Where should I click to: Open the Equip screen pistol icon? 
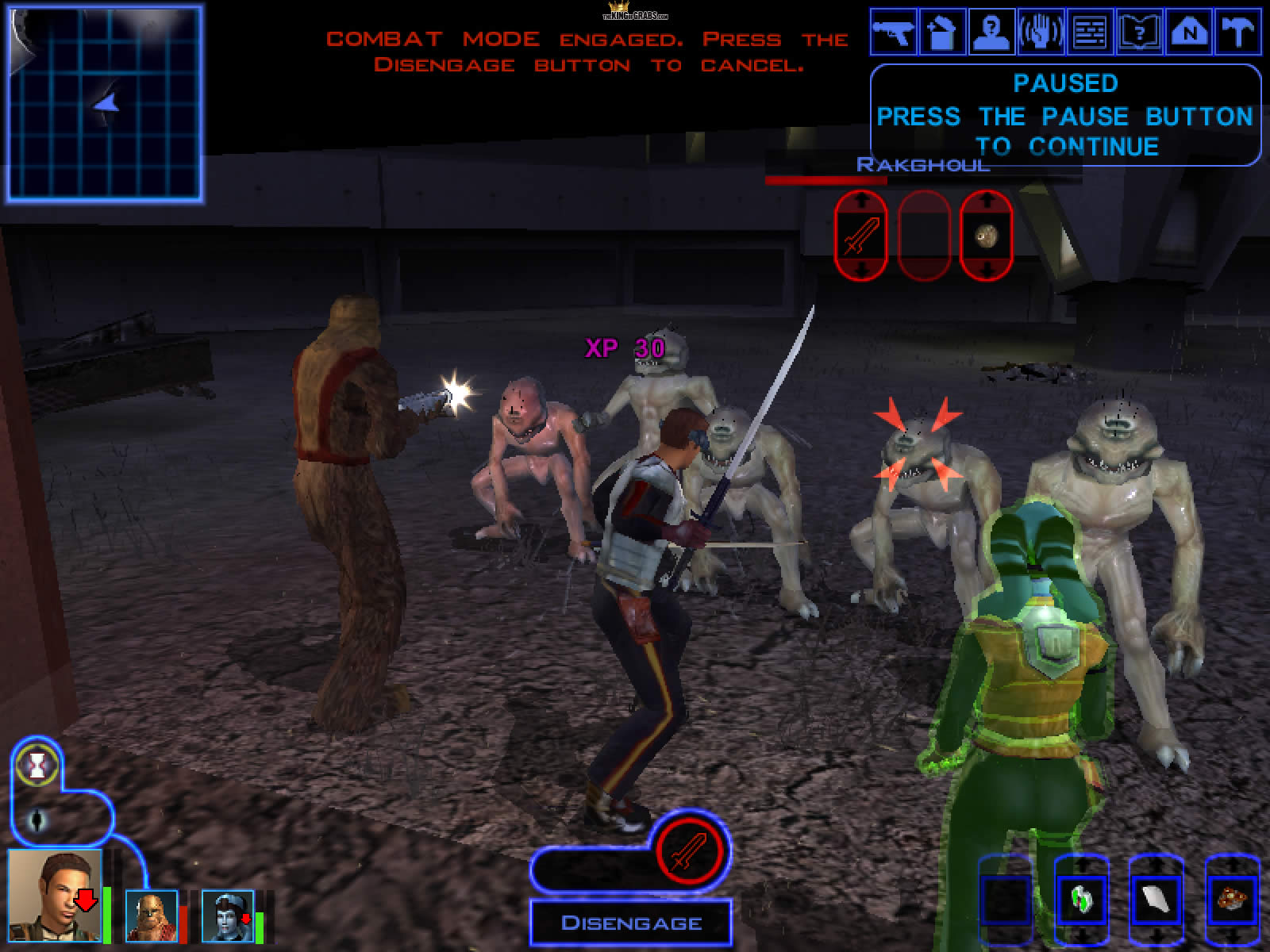click(x=893, y=33)
